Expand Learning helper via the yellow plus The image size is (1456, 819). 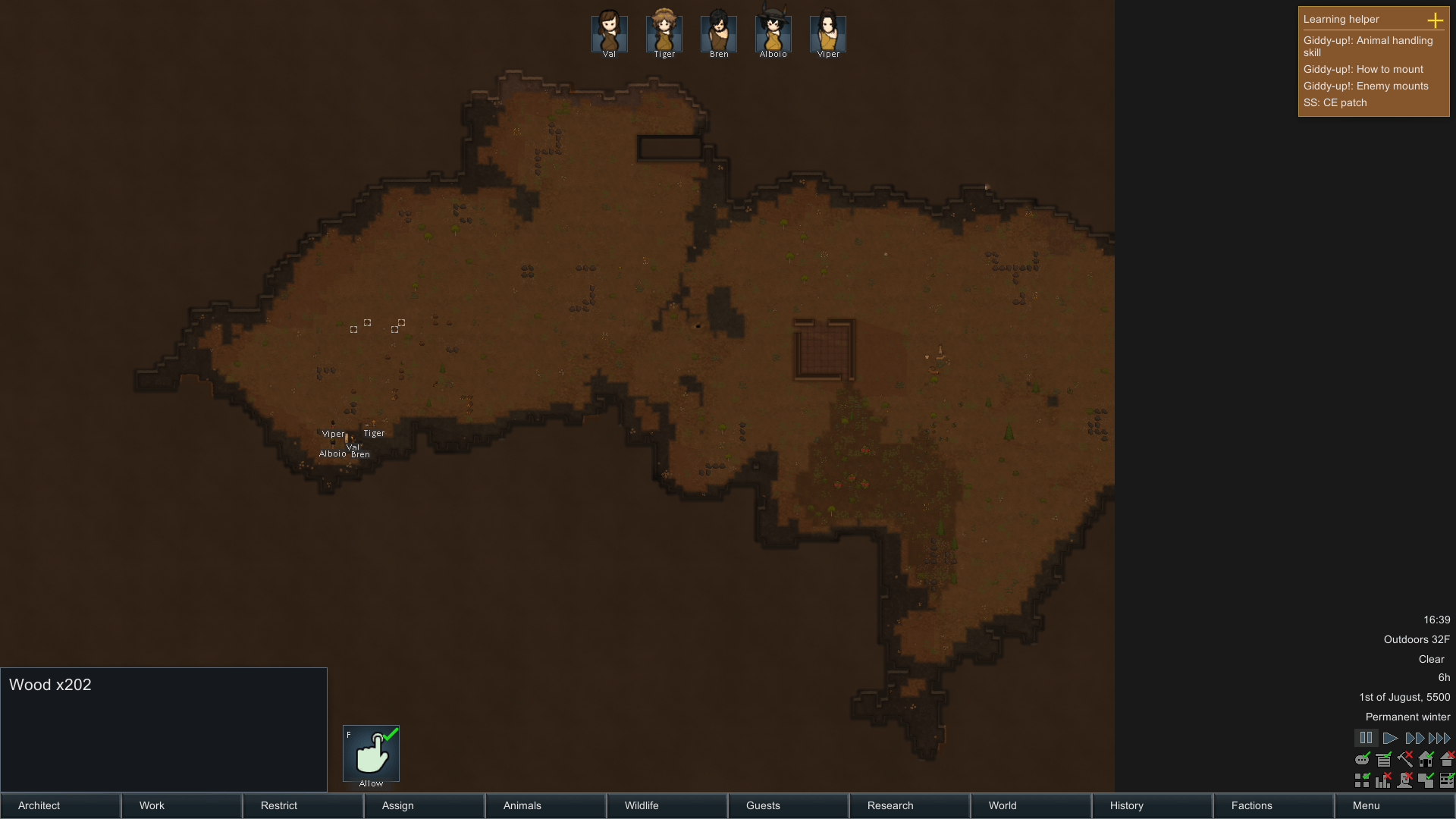1437,20
